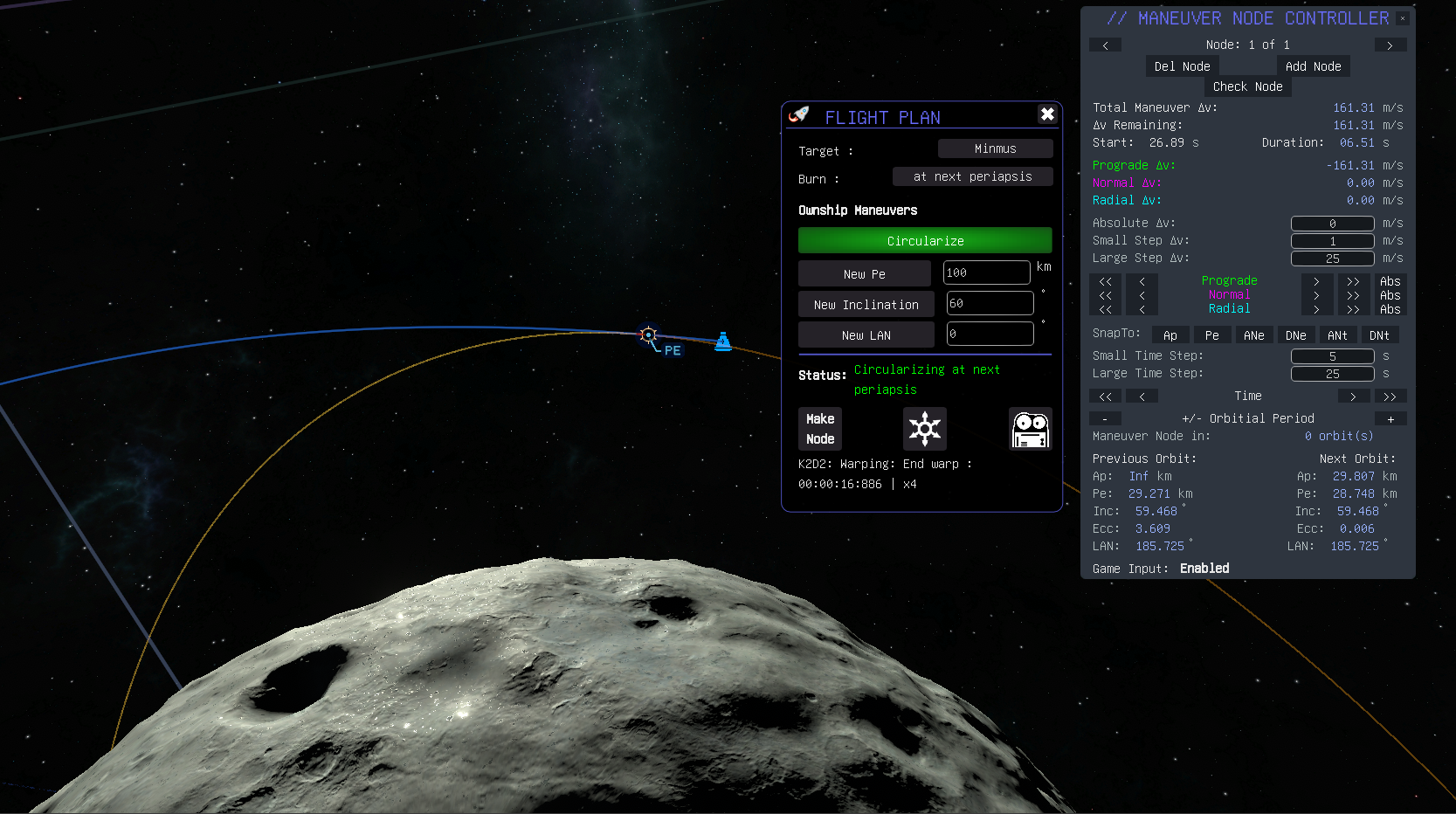The height and width of the screenshot is (814, 1456).
Task: Click the robot-face autopilot icon
Action: click(1030, 429)
